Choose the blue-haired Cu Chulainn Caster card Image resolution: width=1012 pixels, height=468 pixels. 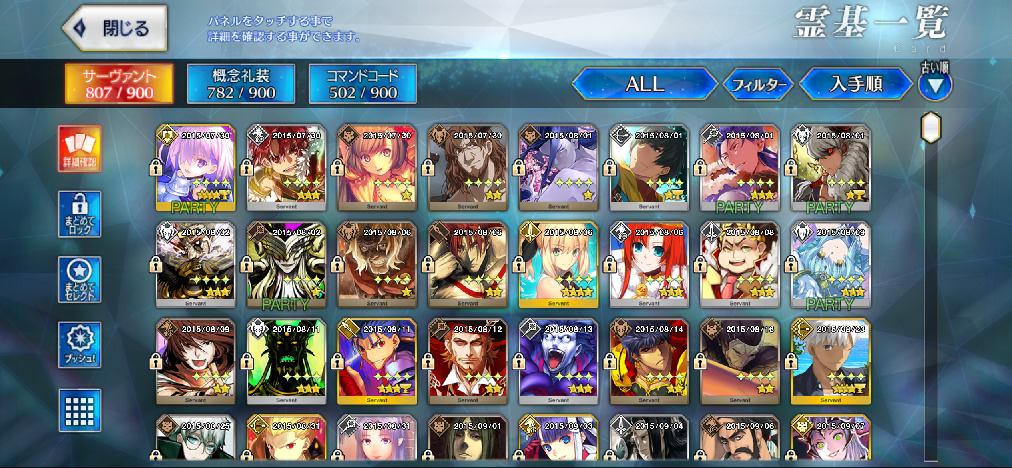pyautogui.click(x=377, y=359)
